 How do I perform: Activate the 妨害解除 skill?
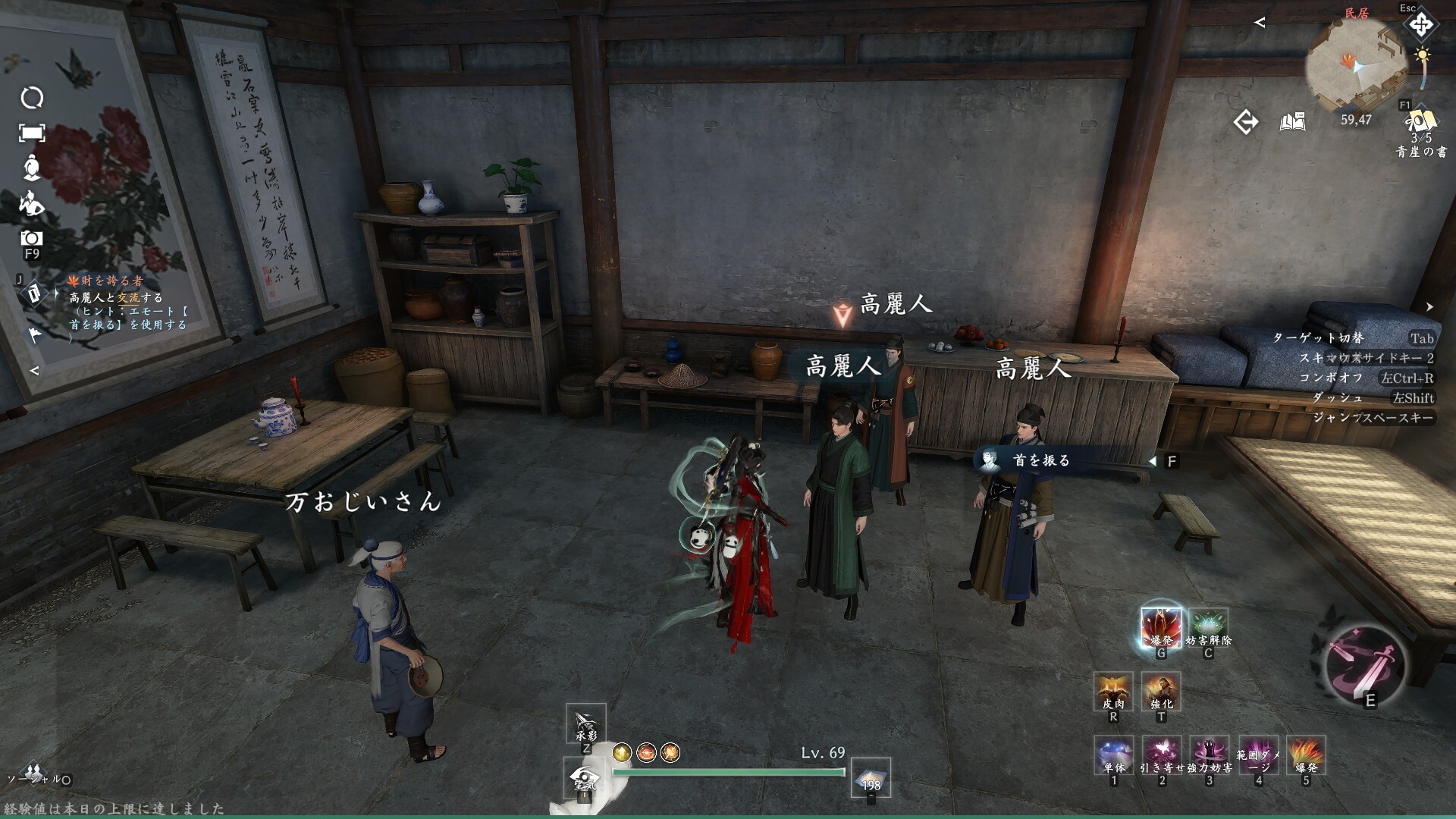(1208, 627)
